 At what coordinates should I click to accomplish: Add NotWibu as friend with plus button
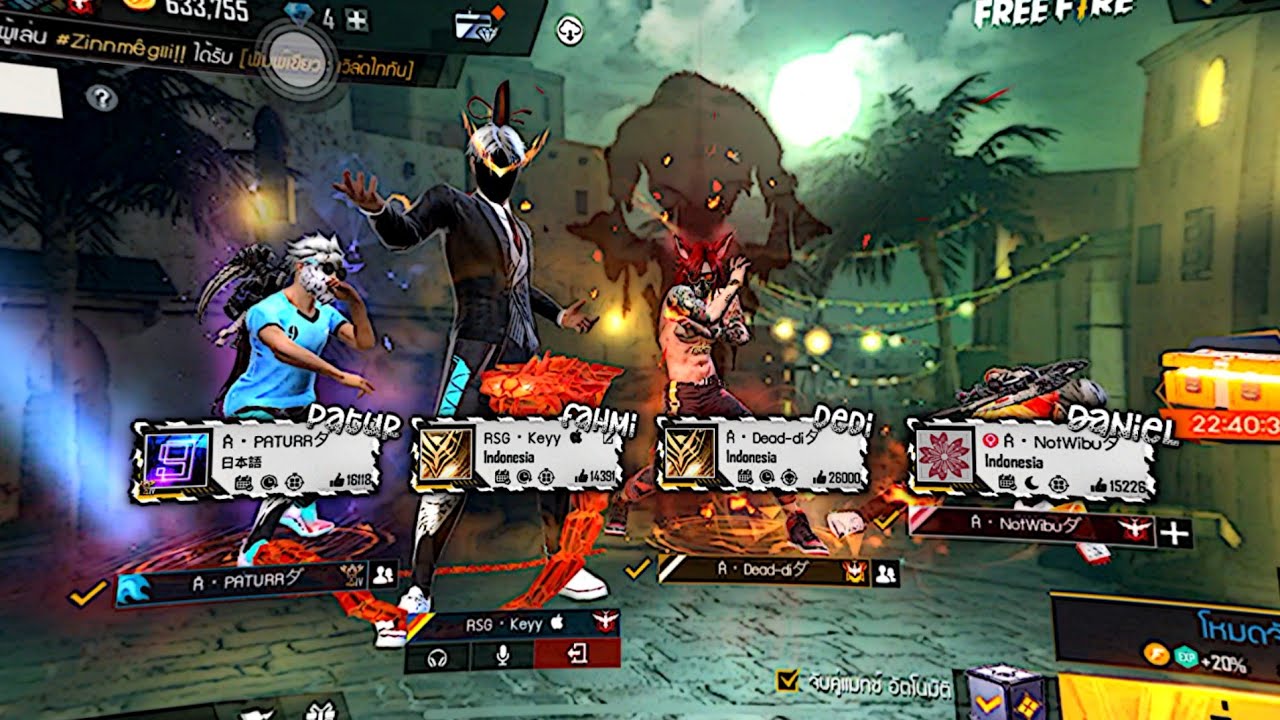(x=1174, y=533)
